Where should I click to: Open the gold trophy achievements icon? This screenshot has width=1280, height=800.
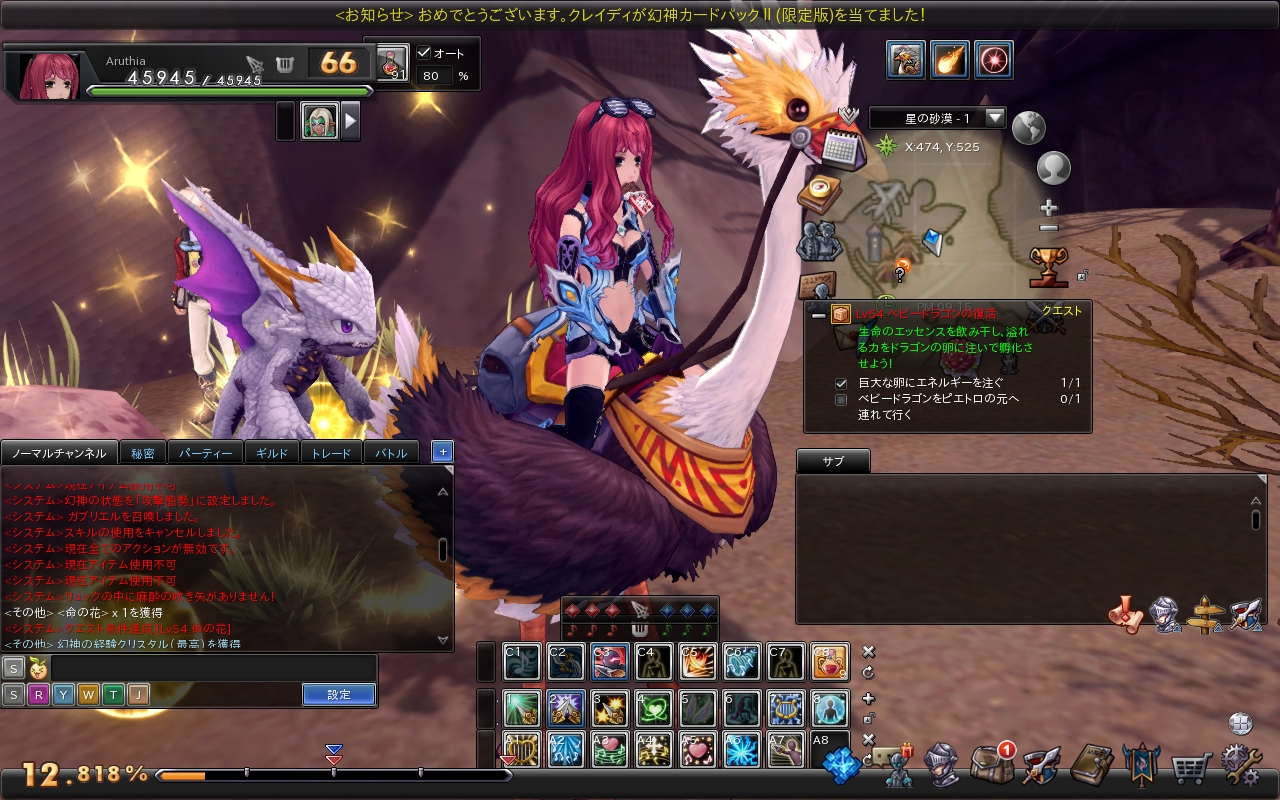(1048, 266)
